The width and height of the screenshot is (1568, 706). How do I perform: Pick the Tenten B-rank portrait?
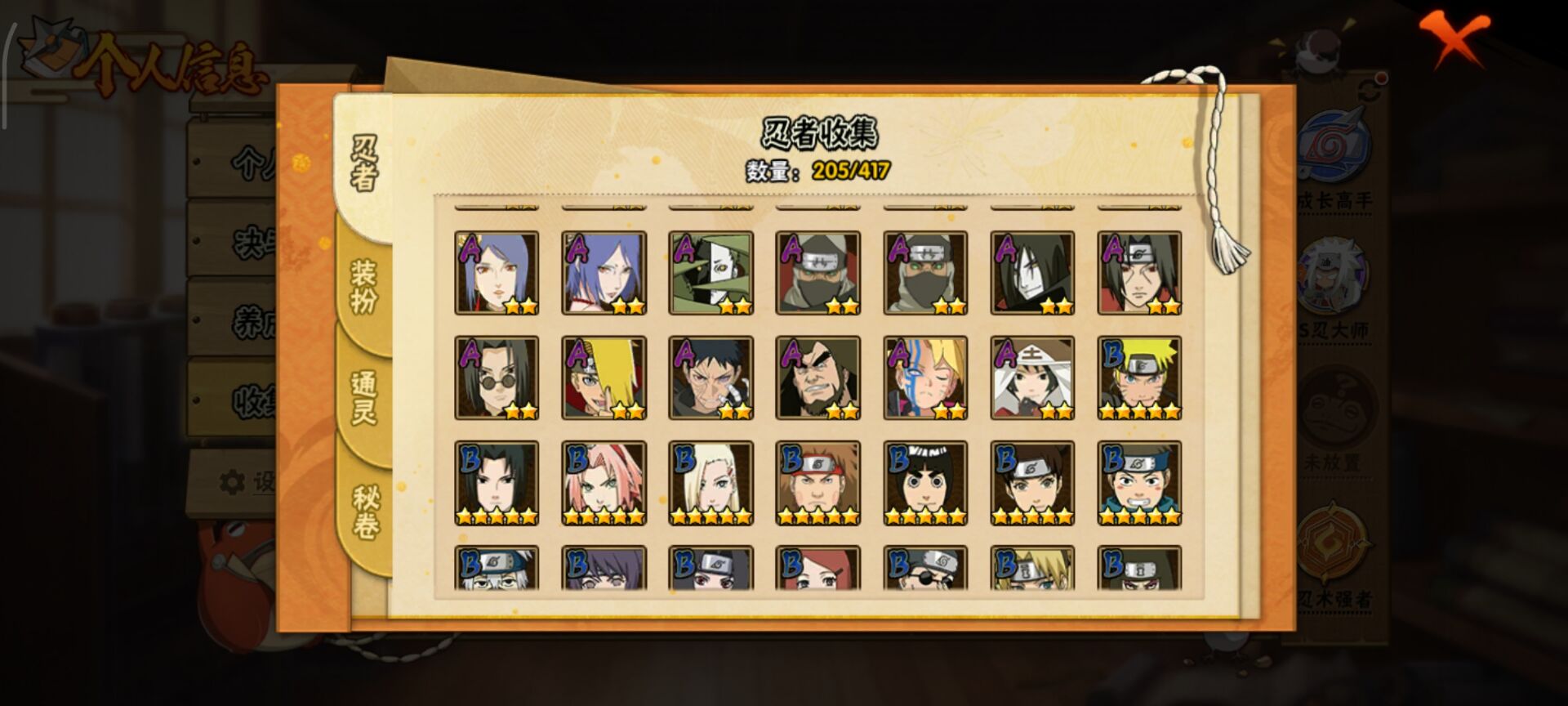1032,483
